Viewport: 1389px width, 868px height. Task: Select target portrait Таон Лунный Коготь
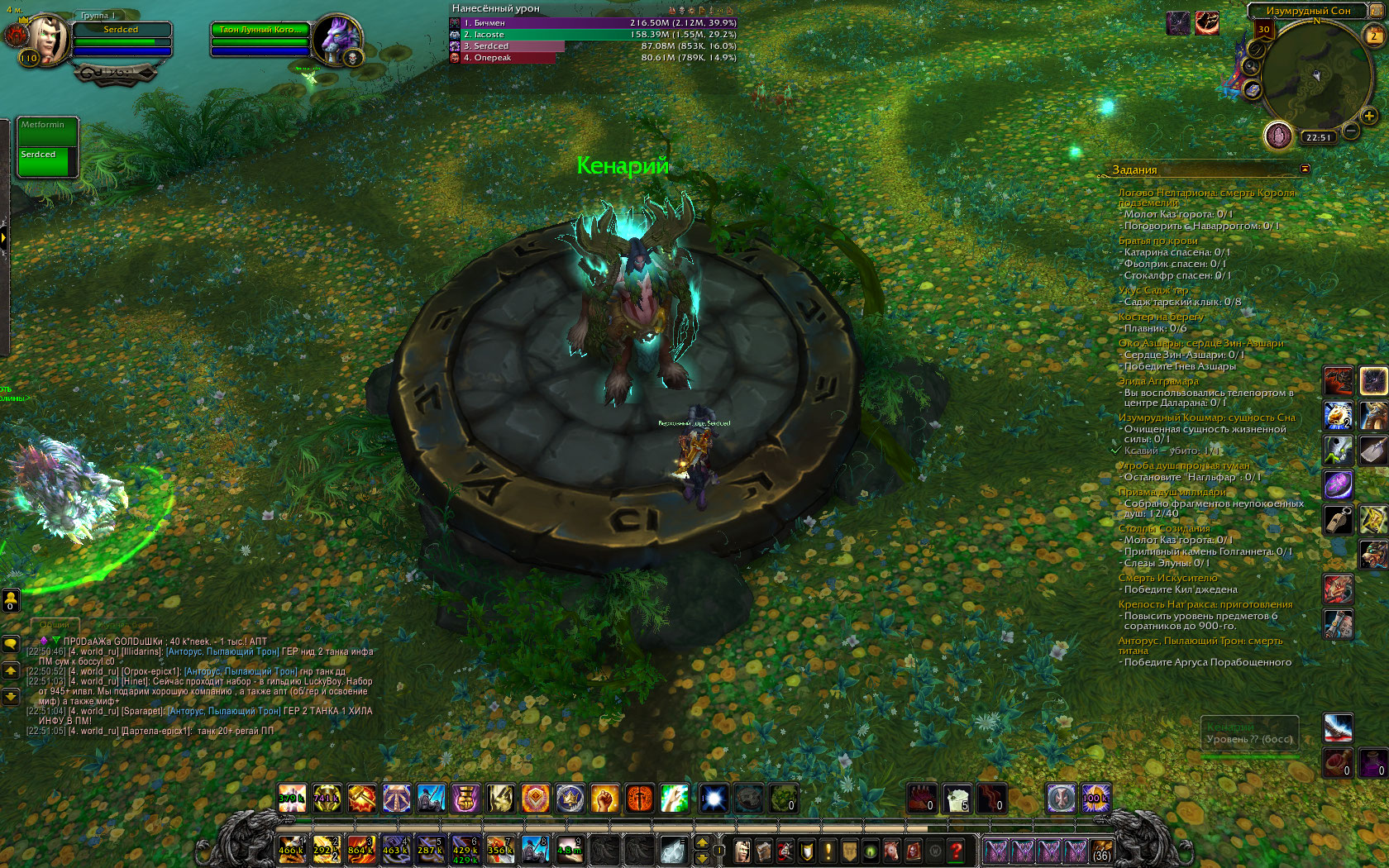(x=338, y=39)
